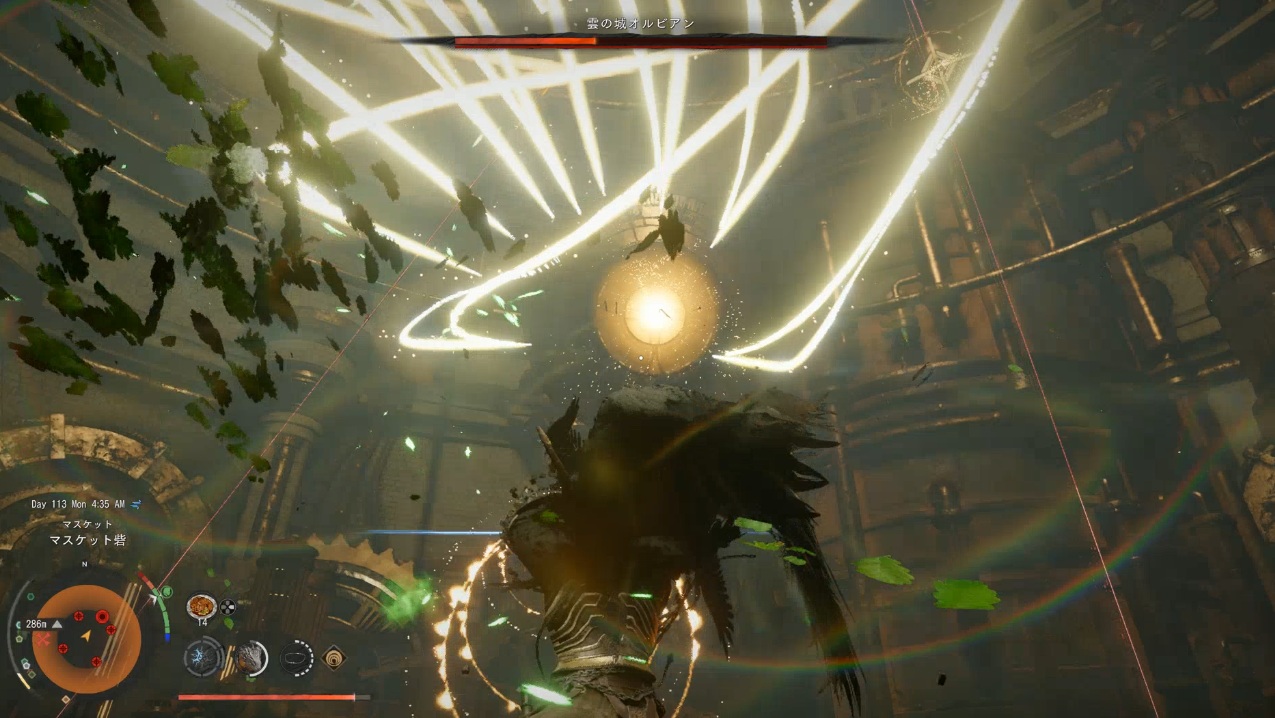Activate the diamond spiral skill icon
1275x718 pixels.
click(x=334, y=657)
